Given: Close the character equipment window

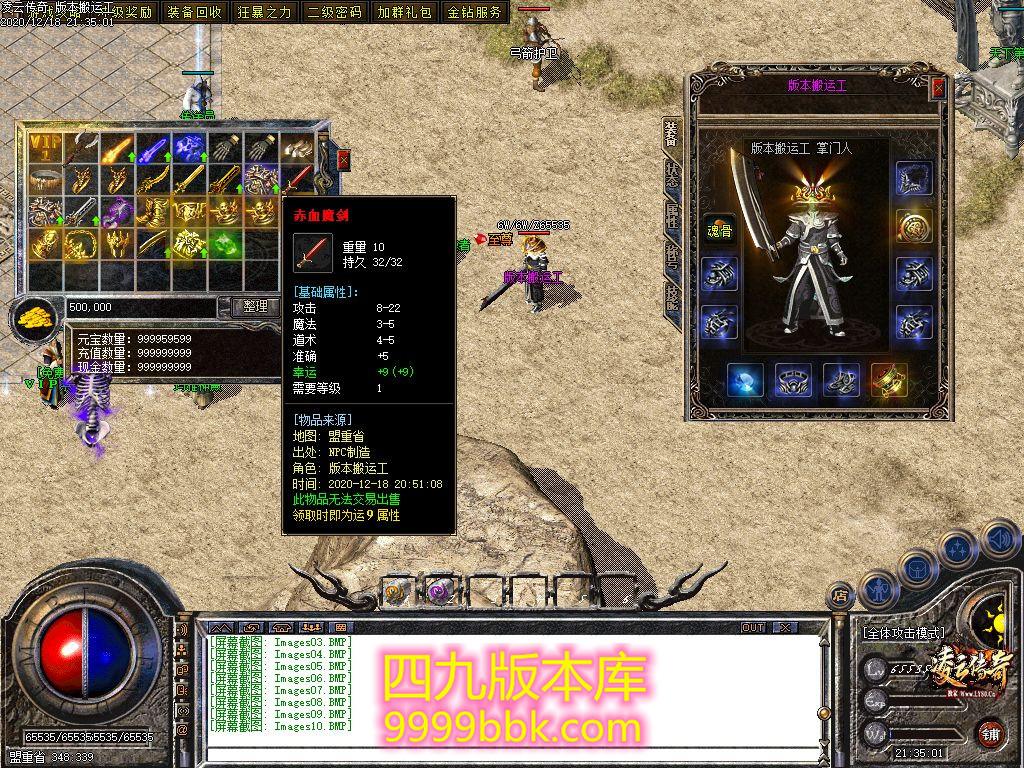Looking at the screenshot, I should pyautogui.click(x=938, y=88).
